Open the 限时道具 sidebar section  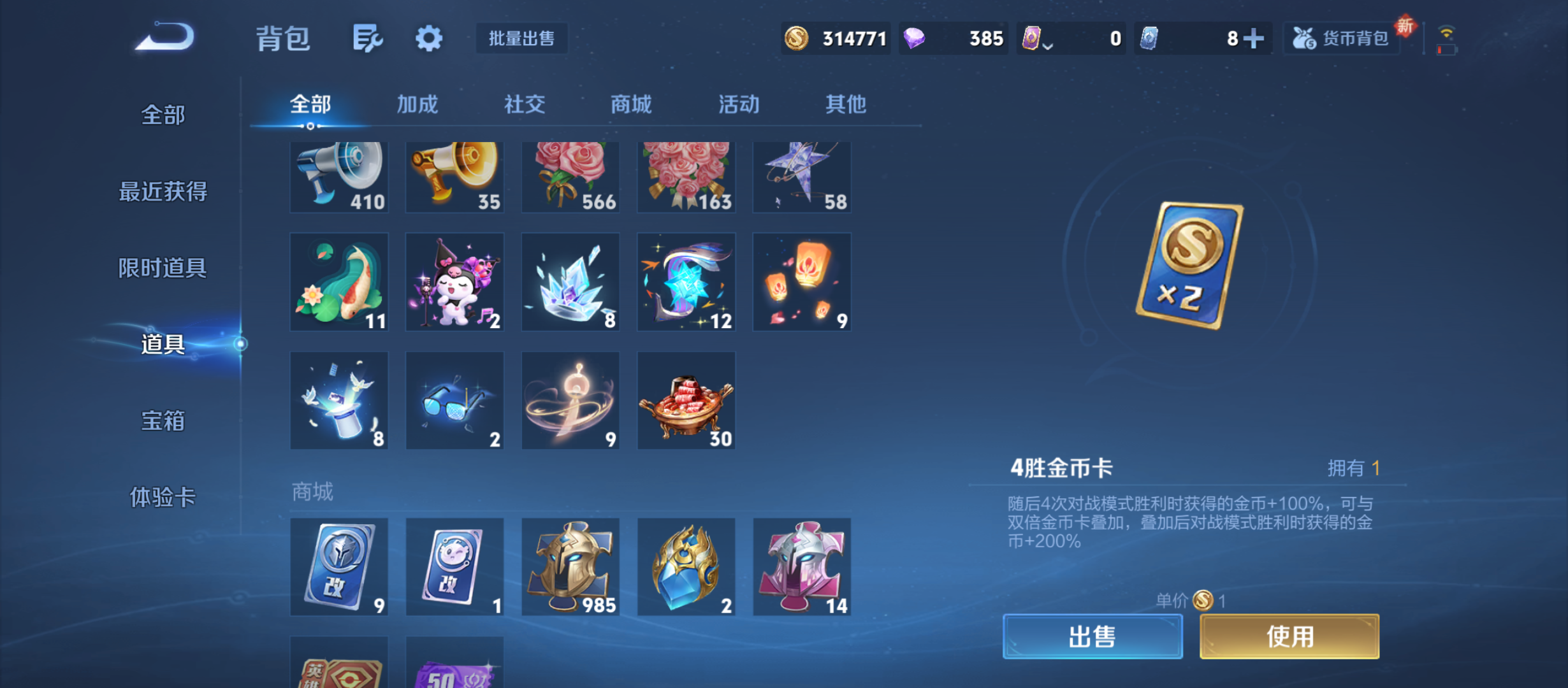163,268
